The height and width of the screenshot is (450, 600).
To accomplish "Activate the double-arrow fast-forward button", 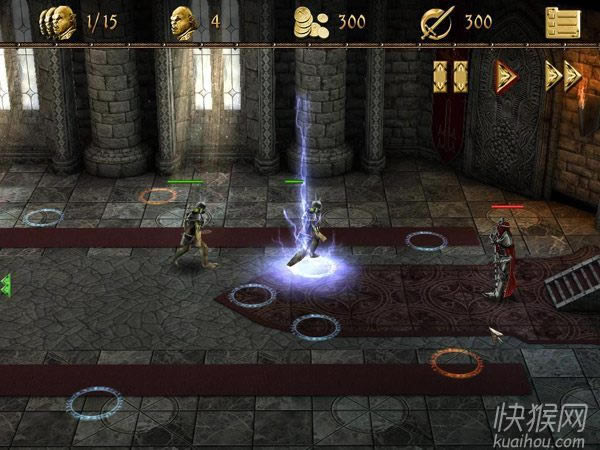I will click(x=563, y=75).
